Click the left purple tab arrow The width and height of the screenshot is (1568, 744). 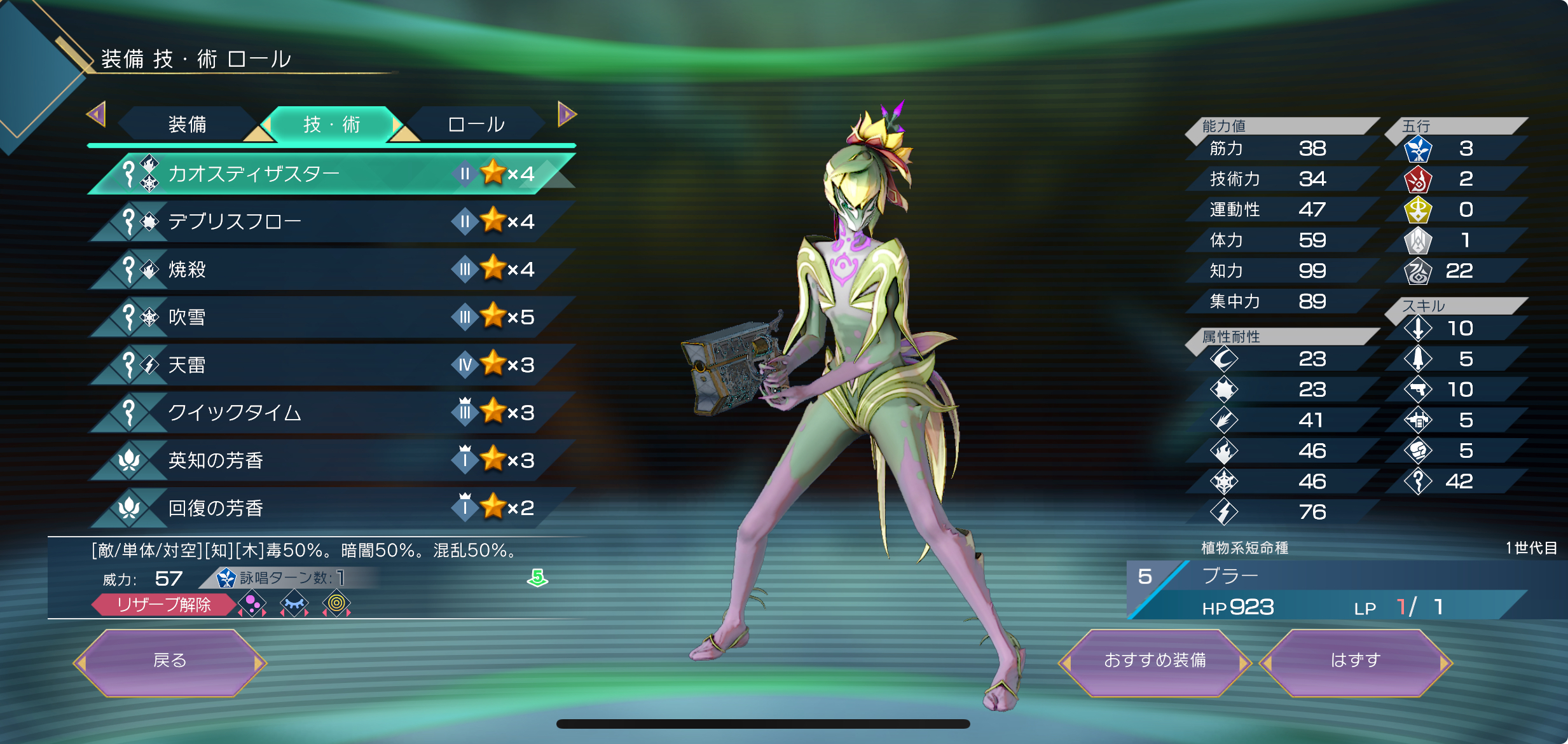tap(96, 114)
